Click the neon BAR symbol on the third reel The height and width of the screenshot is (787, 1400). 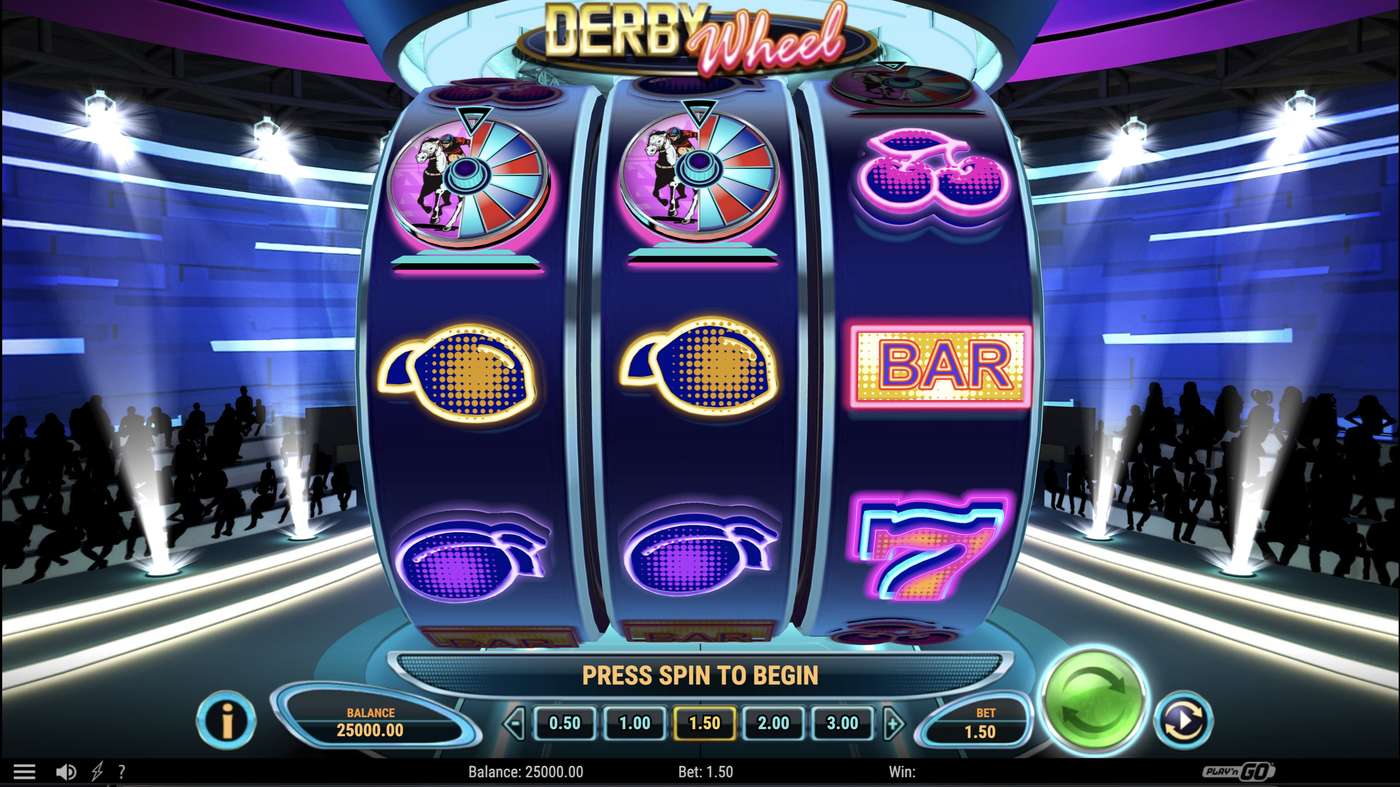pos(940,365)
